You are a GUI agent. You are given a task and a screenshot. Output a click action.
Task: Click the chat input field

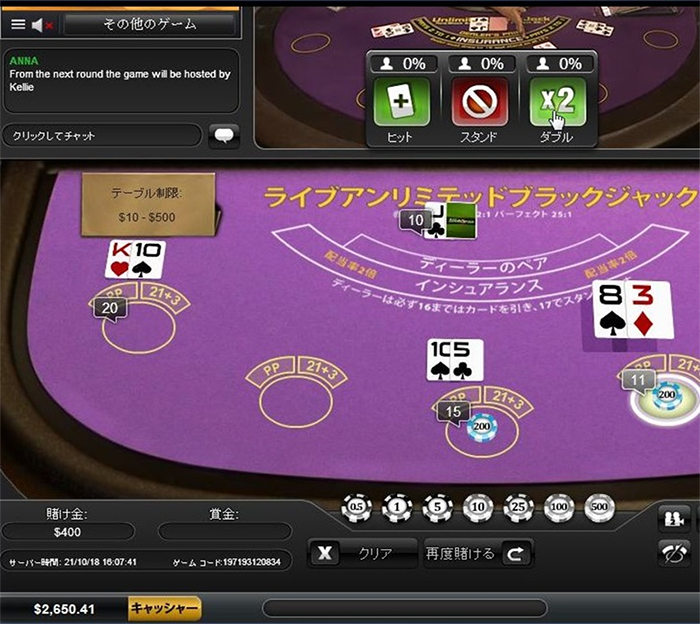(102, 135)
